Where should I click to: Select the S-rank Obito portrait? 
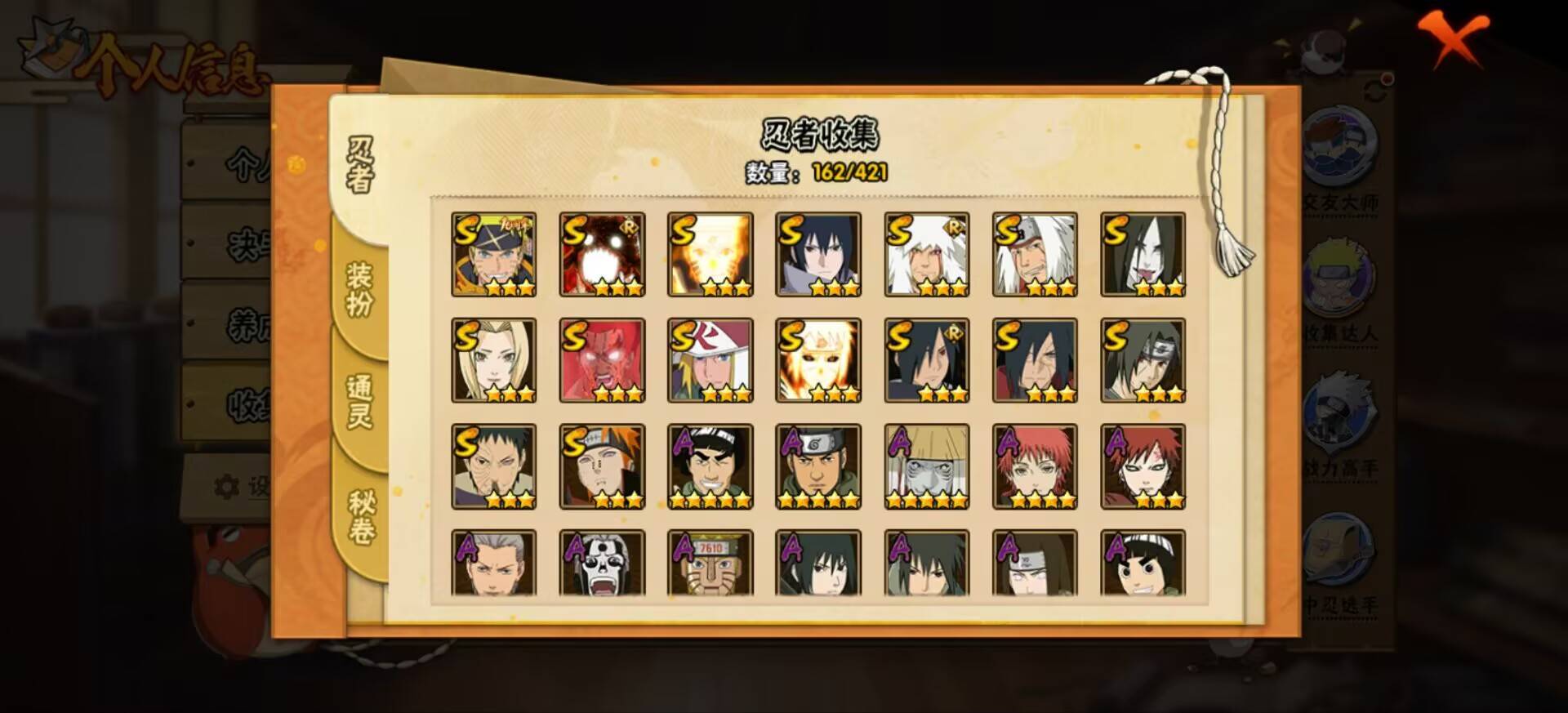[493, 466]
